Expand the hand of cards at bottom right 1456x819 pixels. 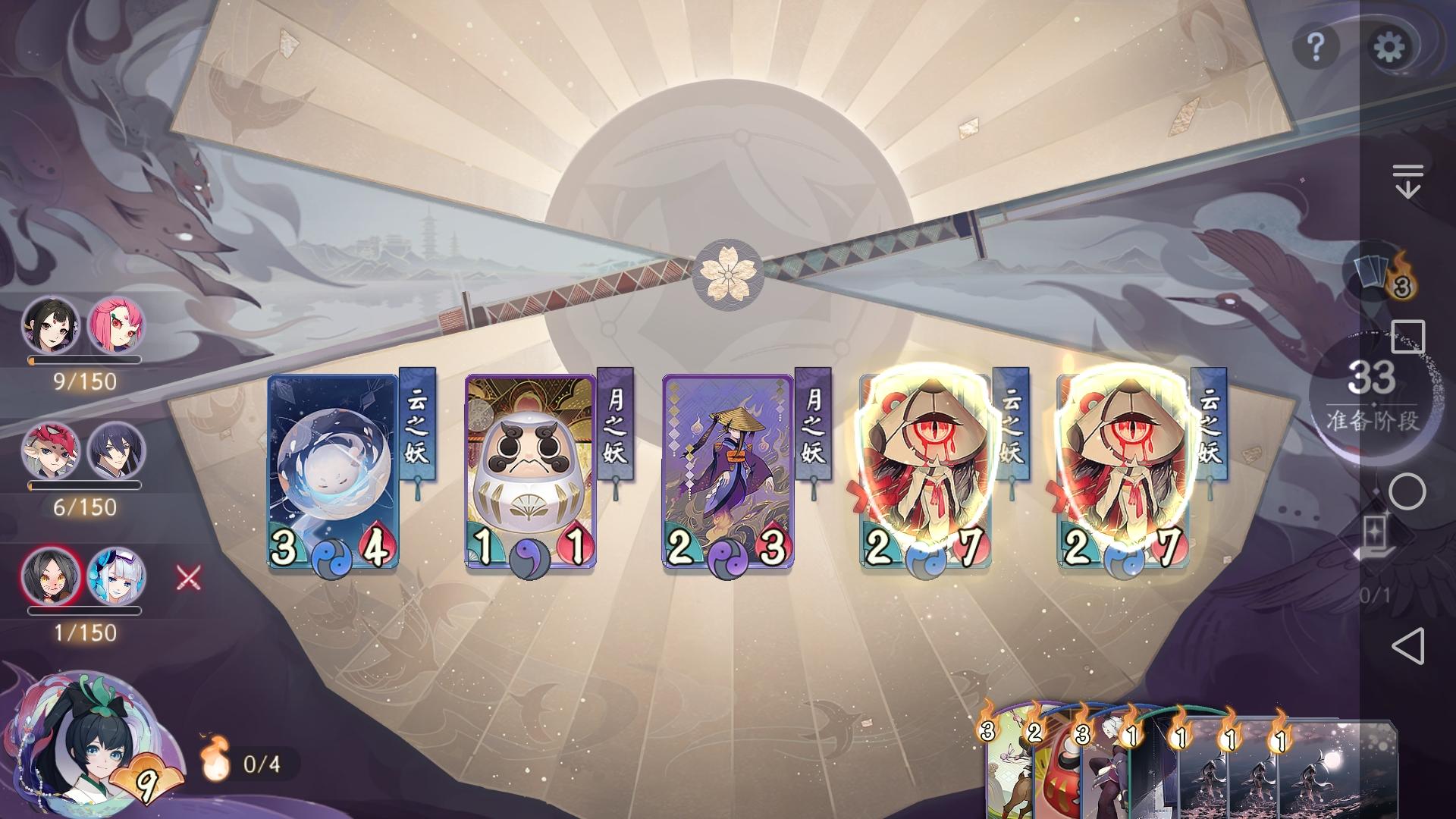pyautogui.click(x=1175, y=766)
